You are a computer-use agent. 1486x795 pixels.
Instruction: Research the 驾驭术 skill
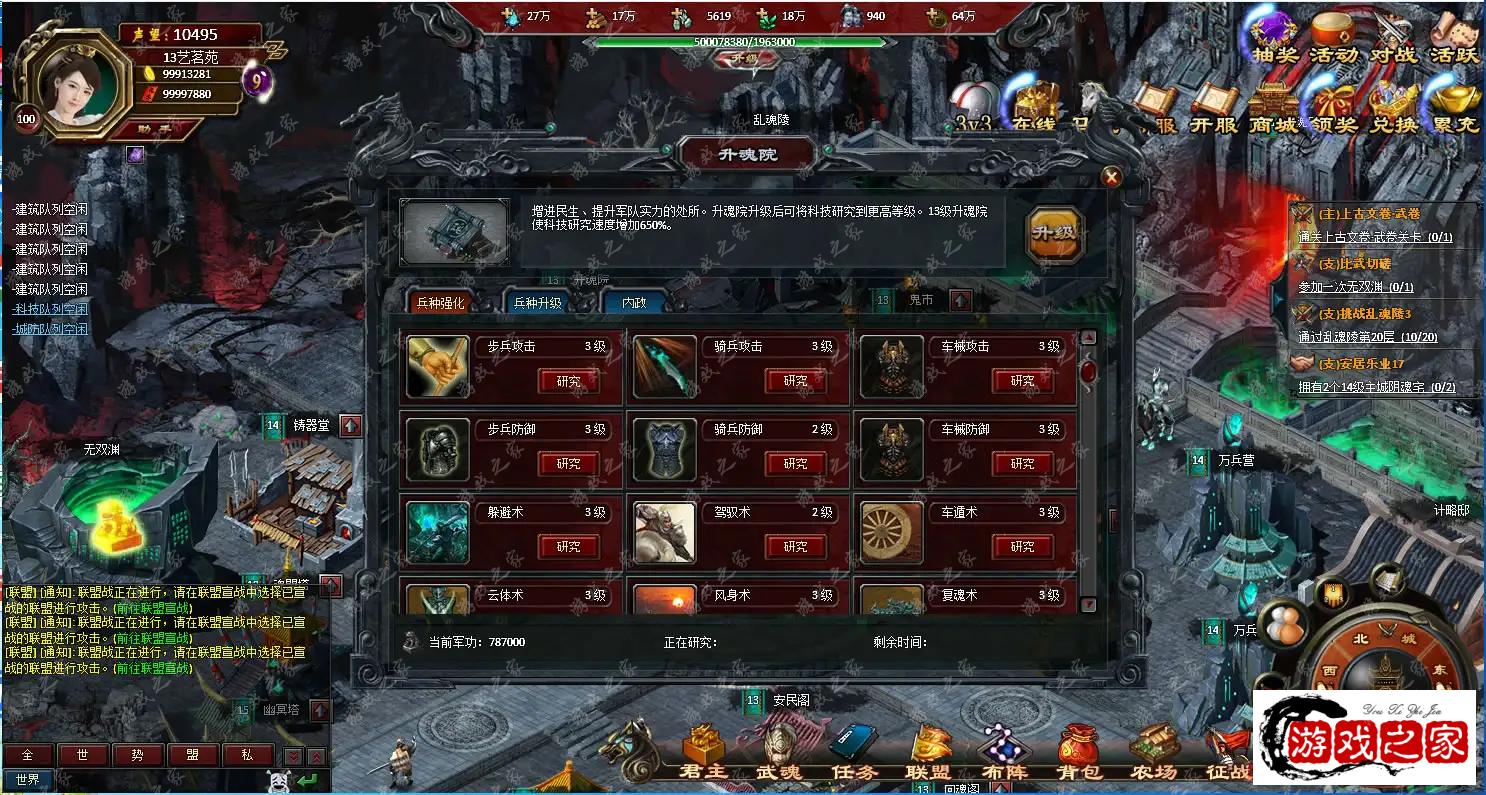(x=795, y=547)
